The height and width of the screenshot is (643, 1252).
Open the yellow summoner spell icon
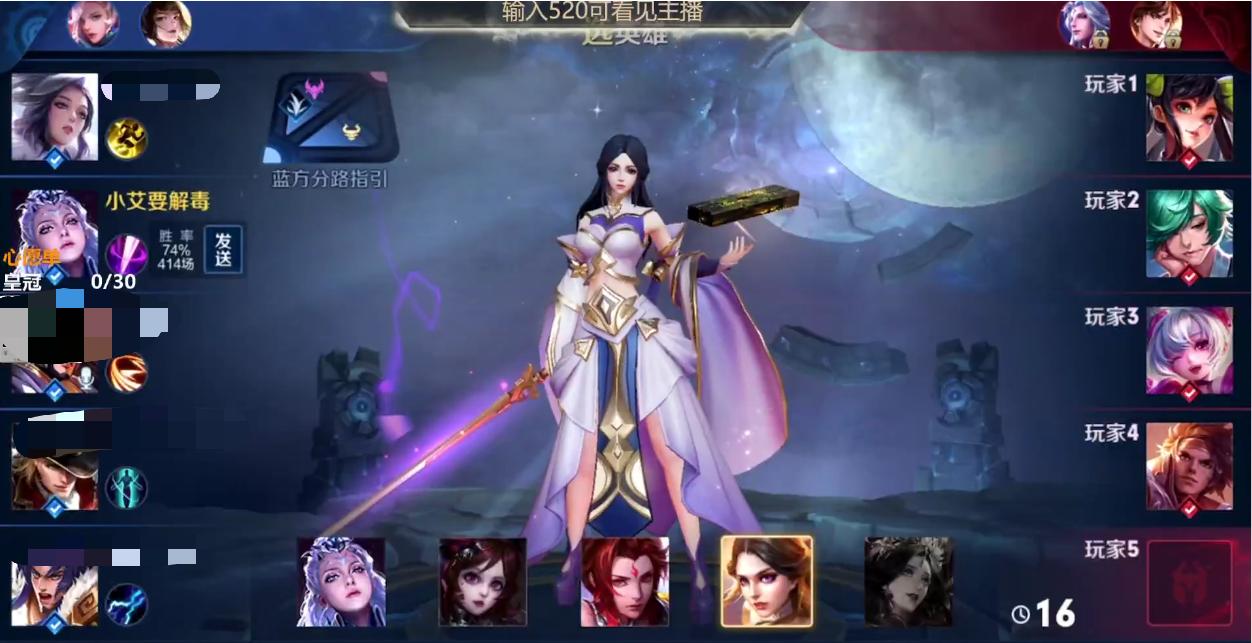127,138
